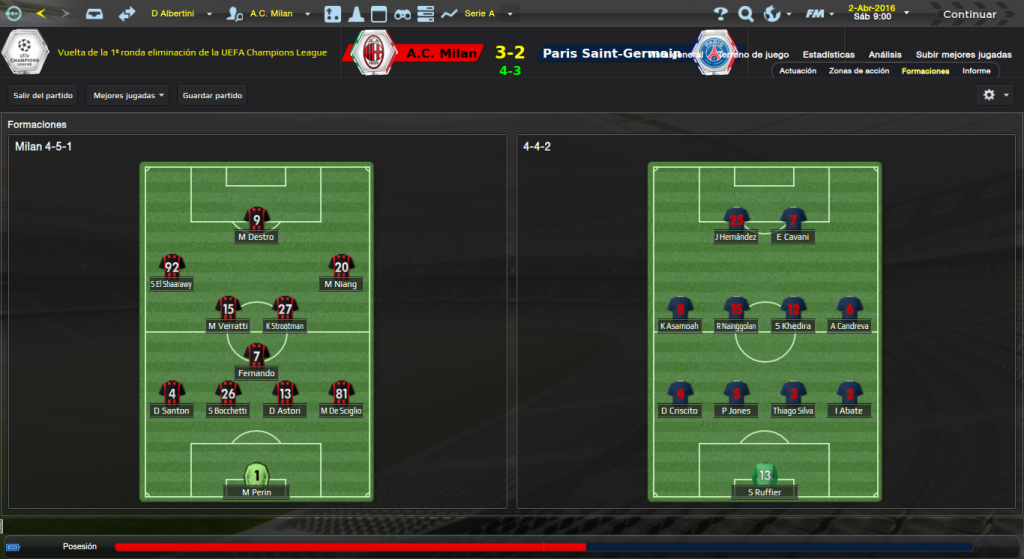Image resolution: width=1024 pixels, height=559 pixels.
Task: Save the match with Guardar partido
Action: pos(212,95)
